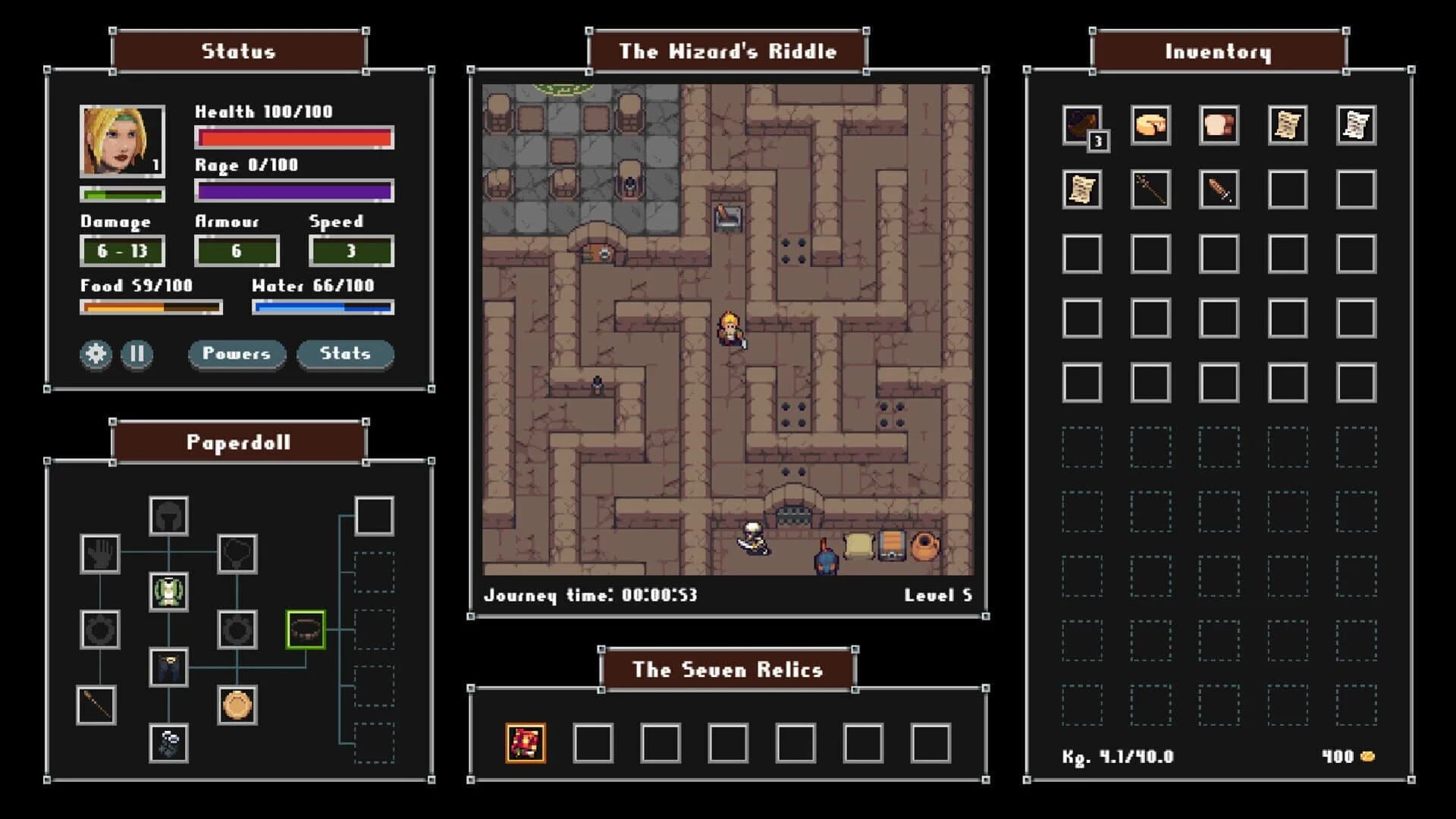The height and width of the screenshot is (819, 1456).
Task: Select the equipped trousers in Paperdoll
Action: (x=168, y=668)
